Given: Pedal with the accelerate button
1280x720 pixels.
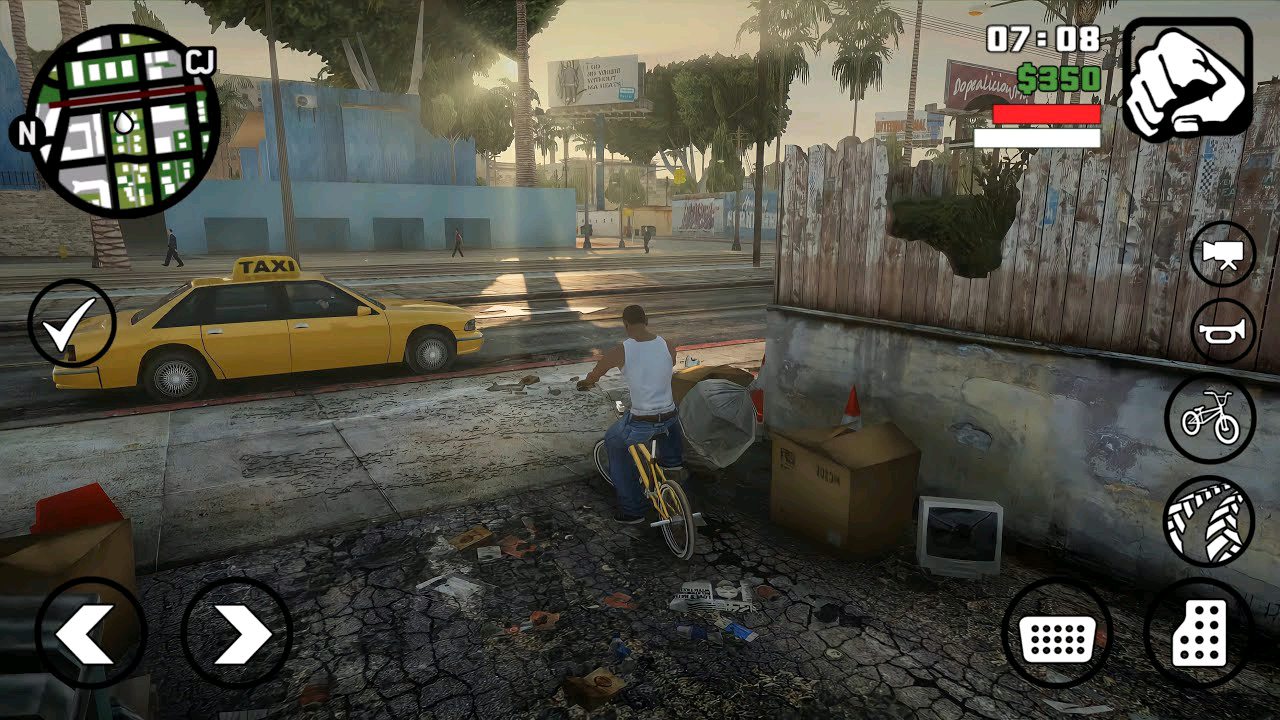Looking at the screenshot, I should coord(1199,633).
